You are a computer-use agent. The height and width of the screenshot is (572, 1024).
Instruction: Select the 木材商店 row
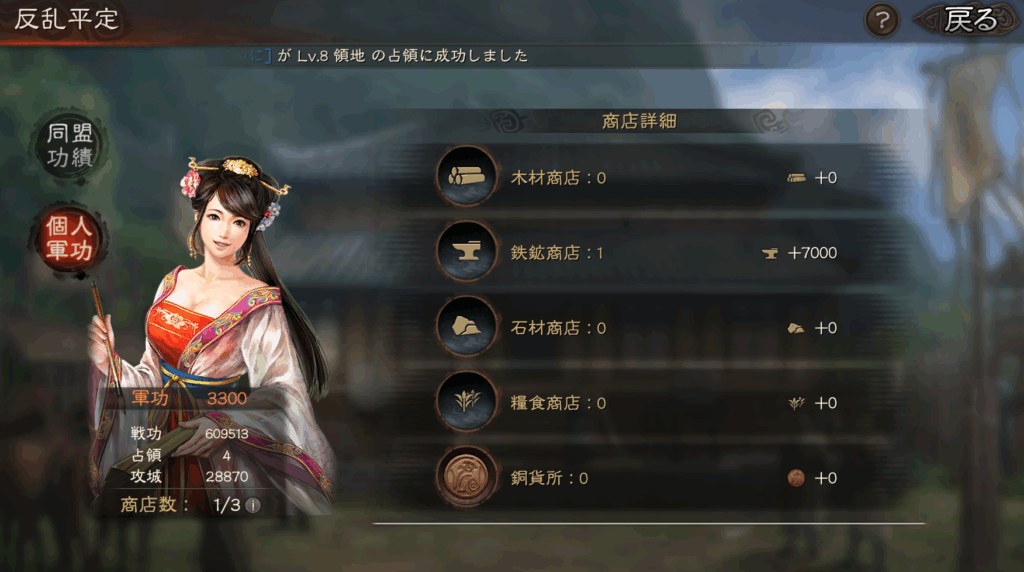tap(640, 178)
